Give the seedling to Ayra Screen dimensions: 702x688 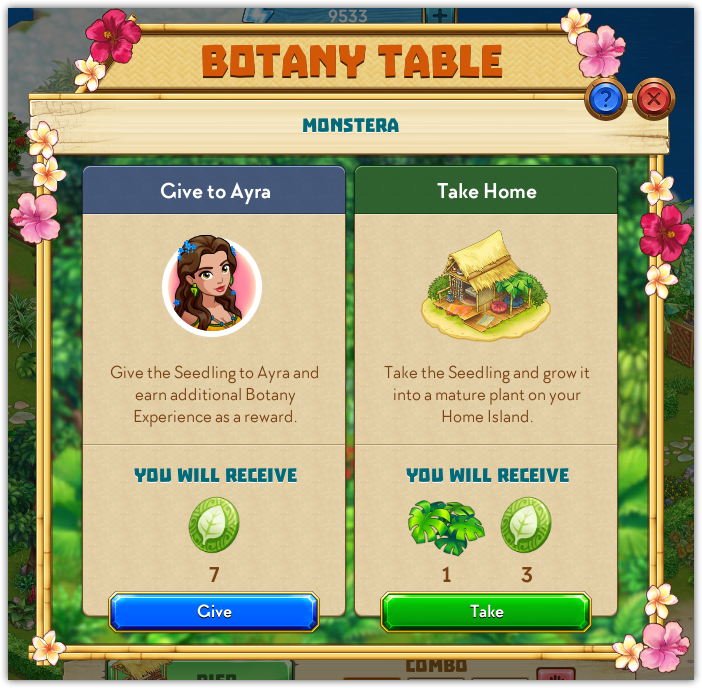[214, 611]
